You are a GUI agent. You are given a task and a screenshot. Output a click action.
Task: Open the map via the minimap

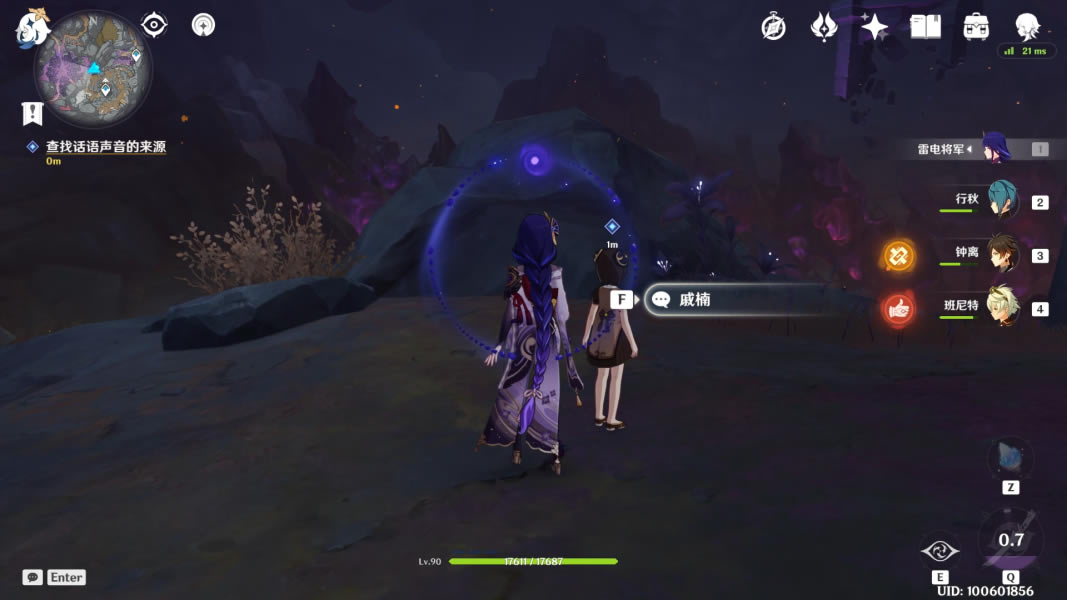tap(93, 68)
